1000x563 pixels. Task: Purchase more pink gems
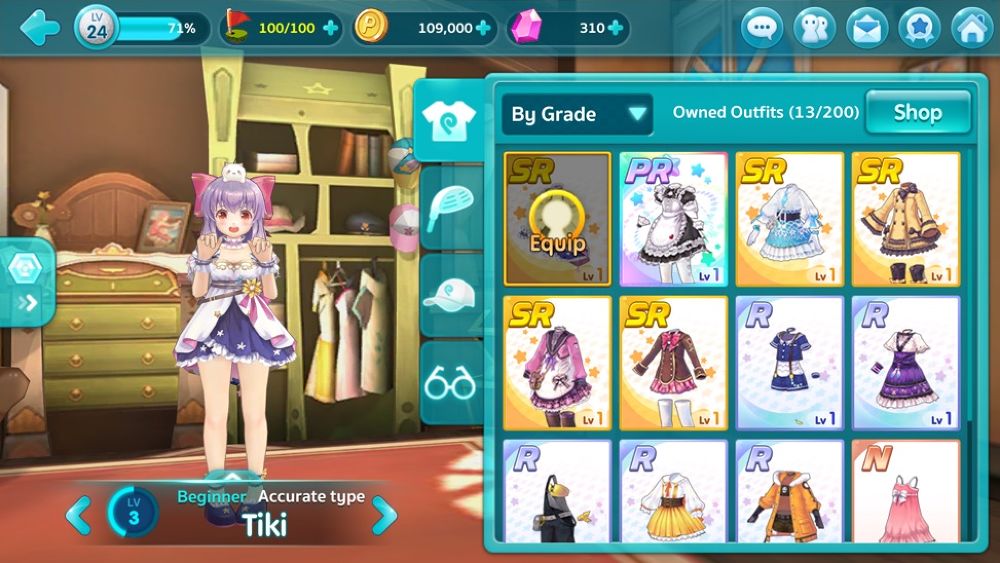pos(615,28)
